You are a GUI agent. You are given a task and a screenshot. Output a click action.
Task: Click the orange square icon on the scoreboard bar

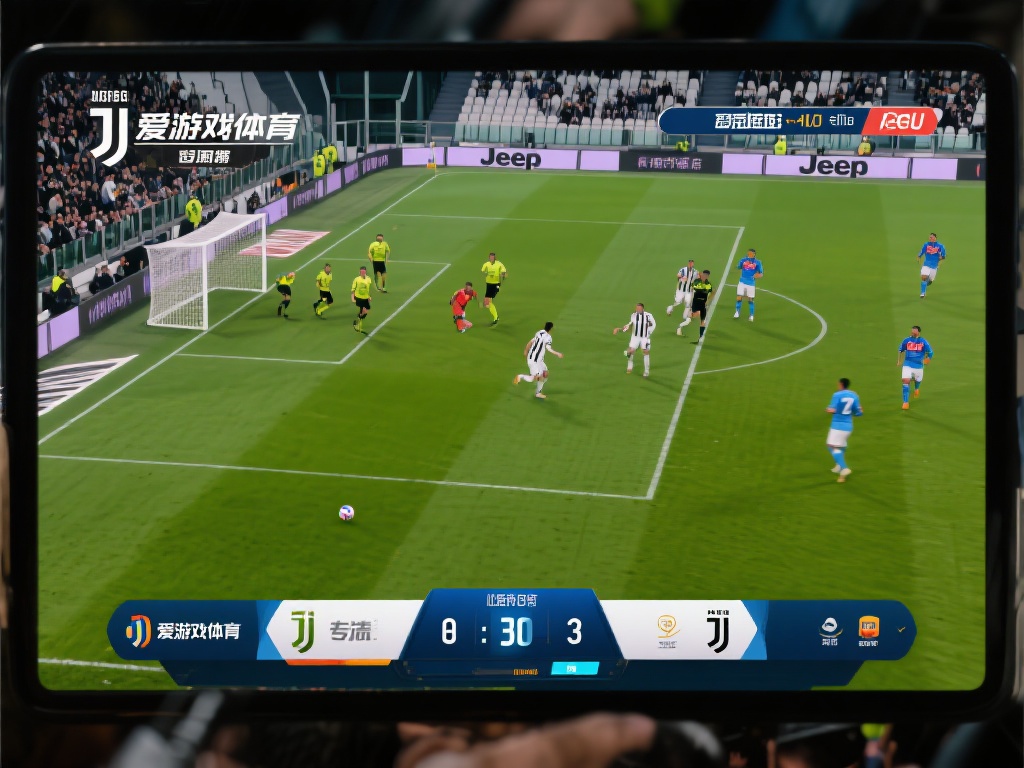[x=869, y=628]
